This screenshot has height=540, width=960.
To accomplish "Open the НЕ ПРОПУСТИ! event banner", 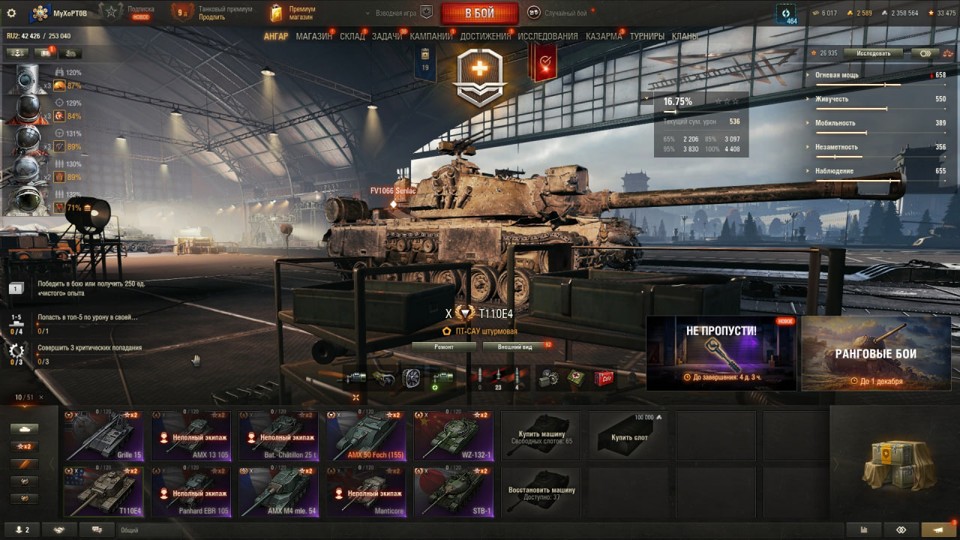I will [721, 353].
